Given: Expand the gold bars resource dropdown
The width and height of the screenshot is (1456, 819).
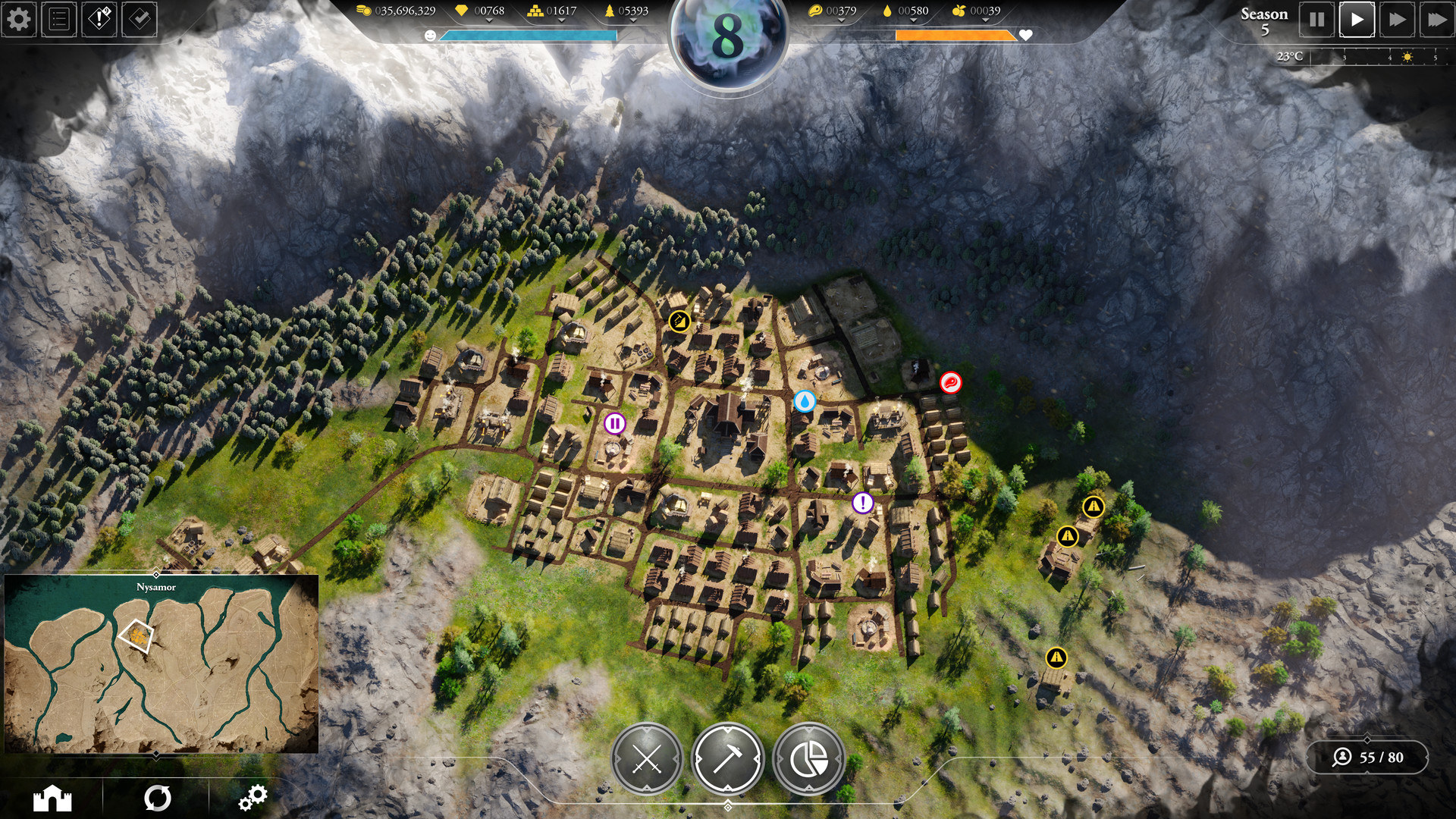Looking at the screenshot, I should [561, 20].
